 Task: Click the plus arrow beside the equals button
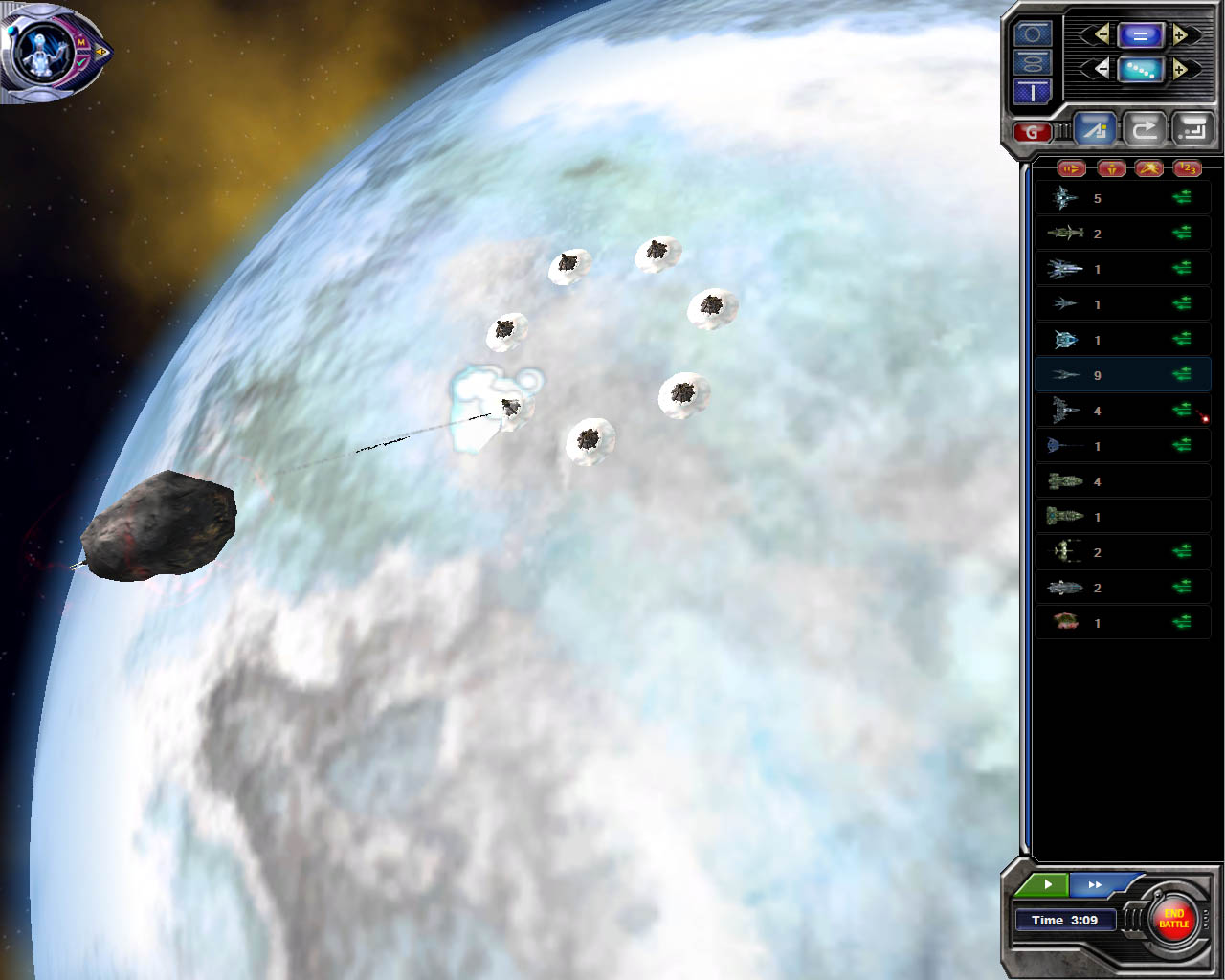point(1180,35)
